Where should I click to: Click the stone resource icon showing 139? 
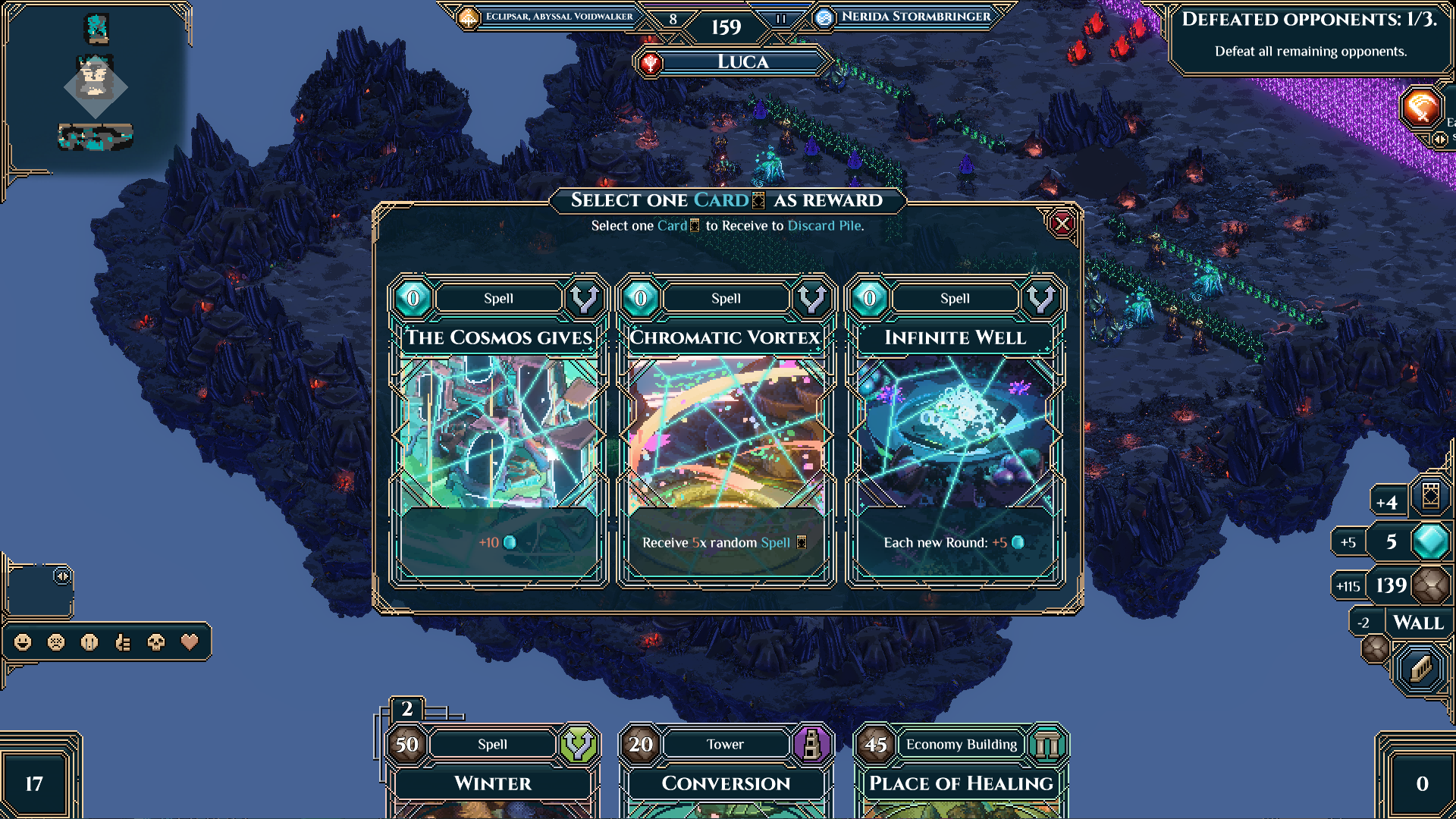click(x=1432, y=585)
